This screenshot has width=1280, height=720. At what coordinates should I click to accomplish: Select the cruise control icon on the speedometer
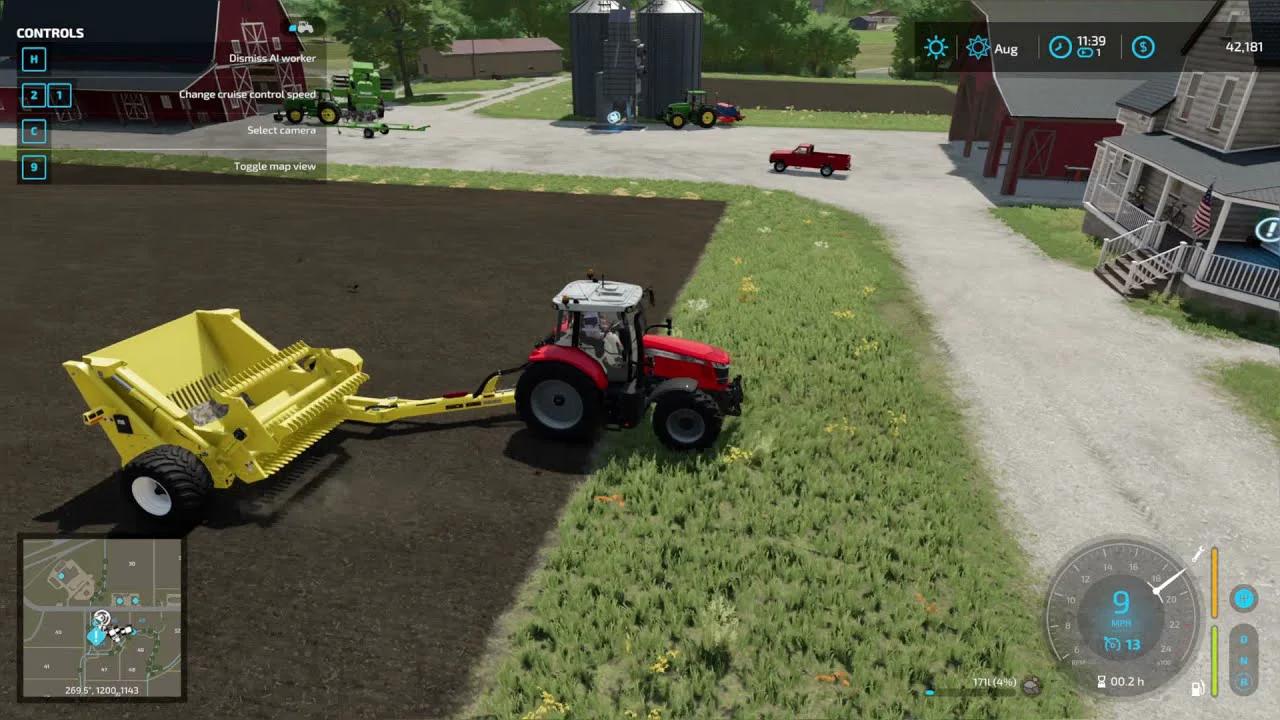pyautogui.click(x=1112, y=645)
